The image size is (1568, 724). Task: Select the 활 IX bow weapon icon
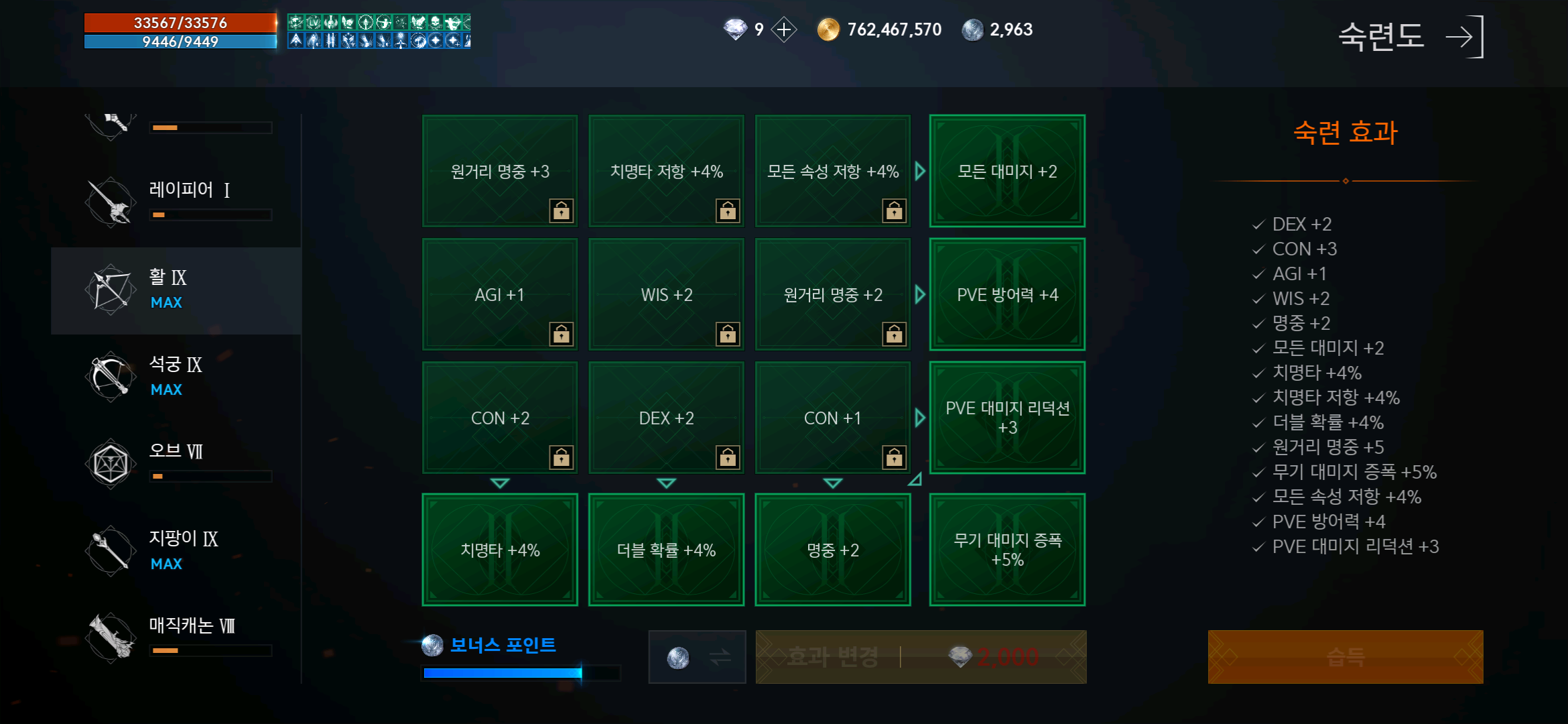(x=111, y=290)
